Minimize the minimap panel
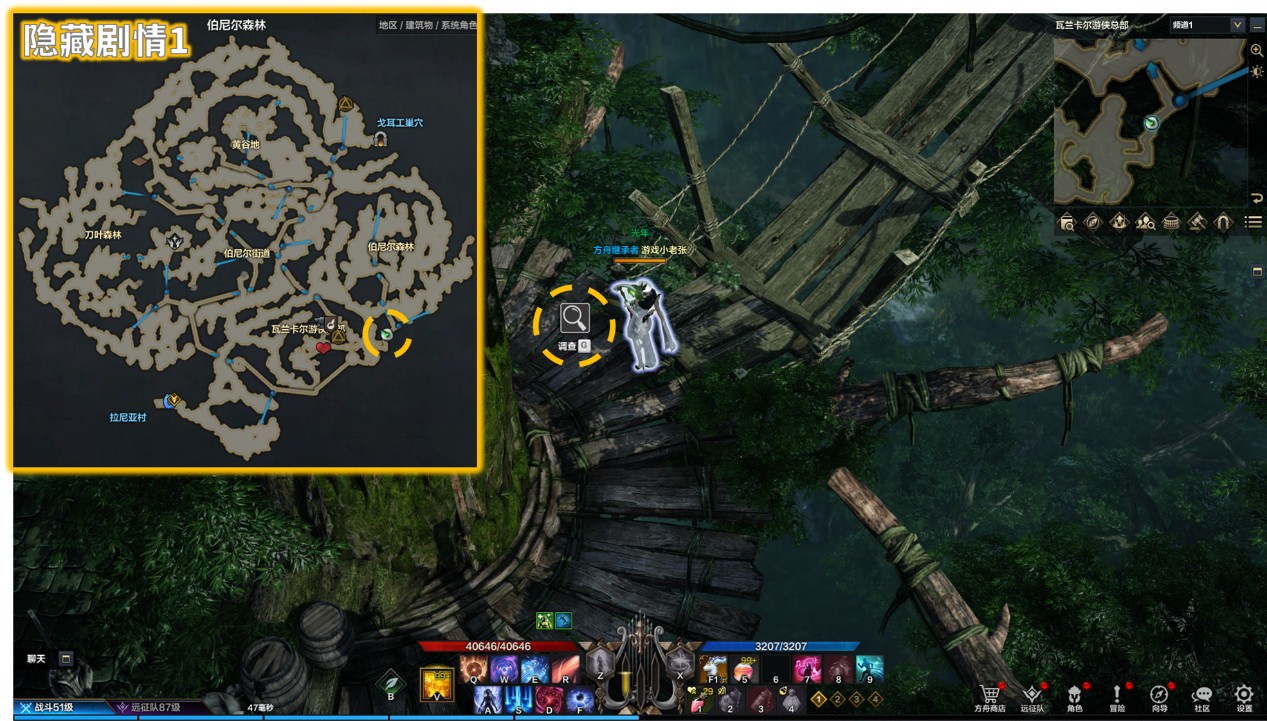The height and width of the screenshot is (721, 1267). tap(1257, 25)
